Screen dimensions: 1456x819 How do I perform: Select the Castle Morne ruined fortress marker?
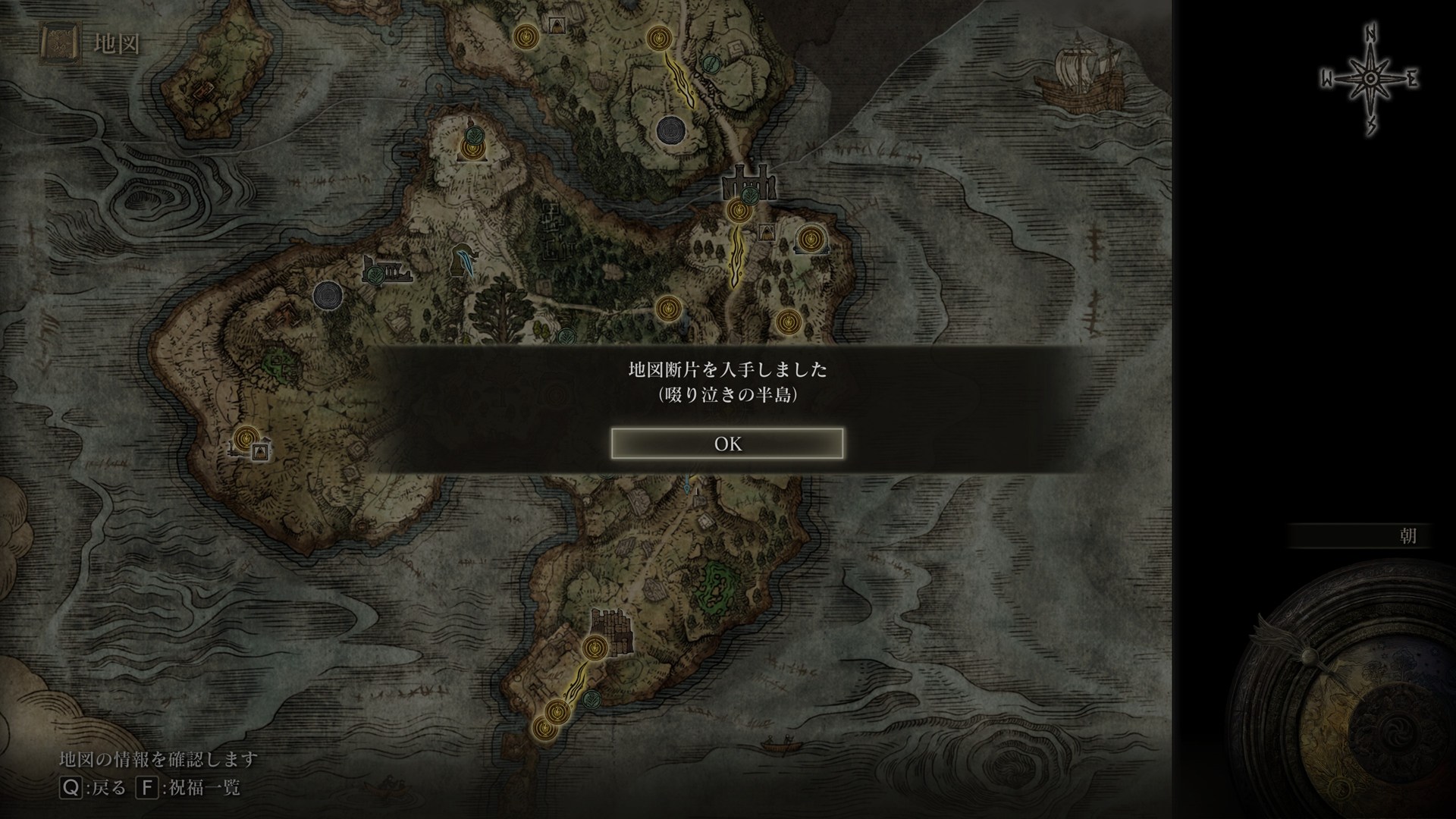click(x=612, y=629)
